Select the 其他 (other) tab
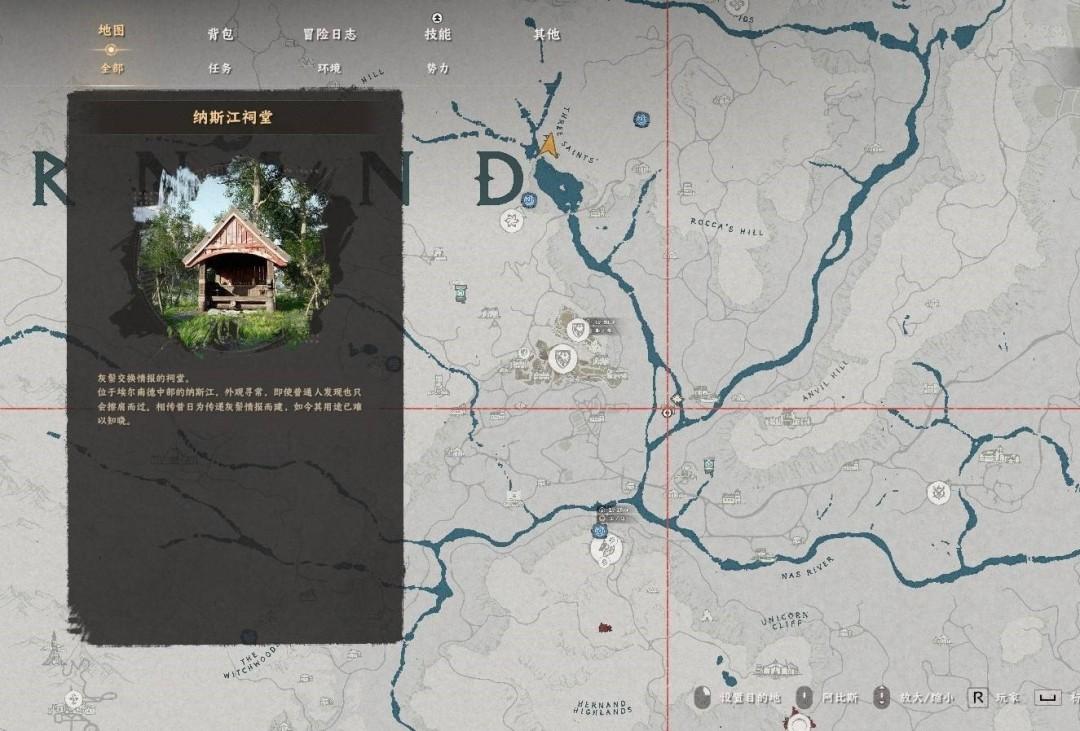Viewport: 1080px width, 731px height. pyautogui.click(x=546, y=34)
